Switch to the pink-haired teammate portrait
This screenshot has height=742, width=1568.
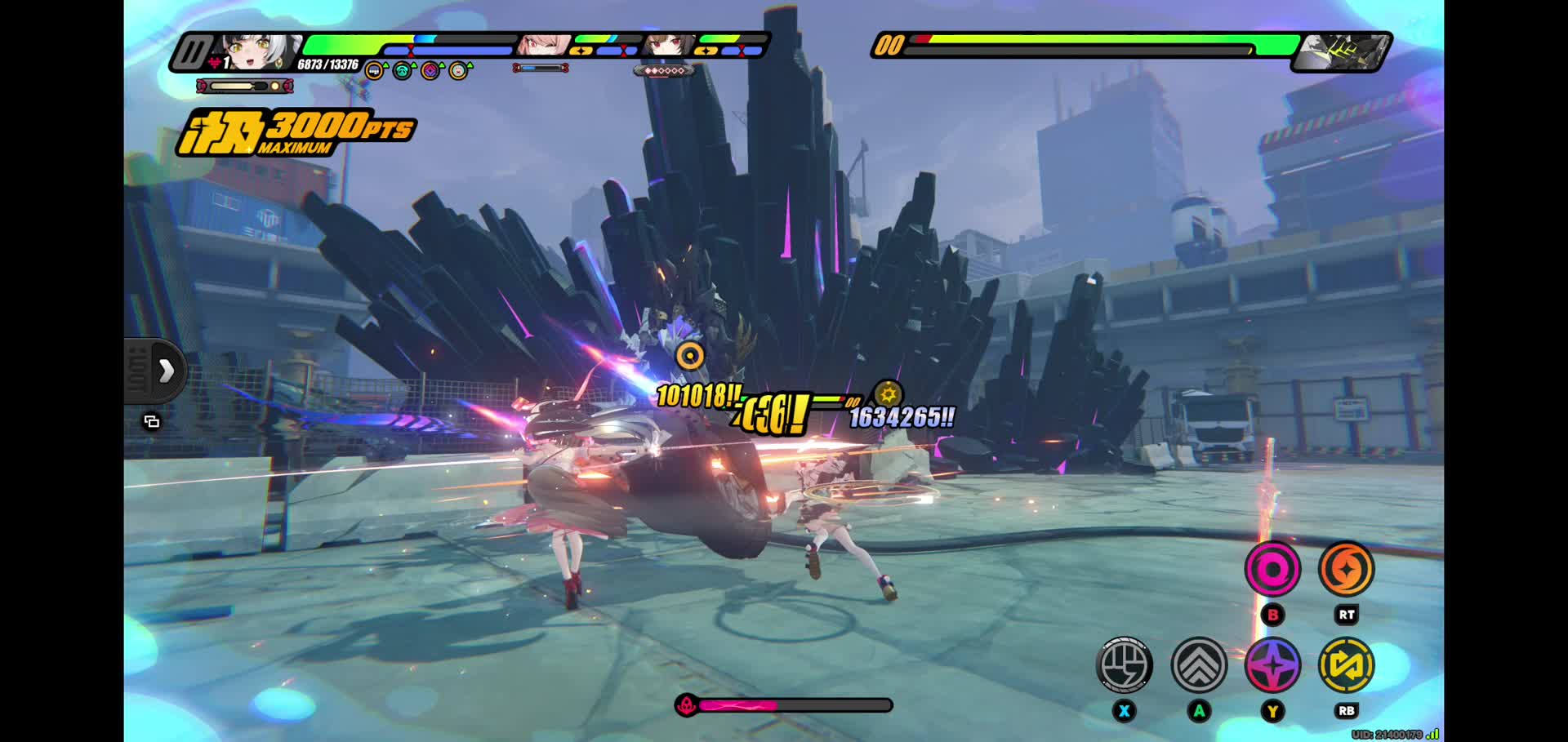tap(543, 46)
